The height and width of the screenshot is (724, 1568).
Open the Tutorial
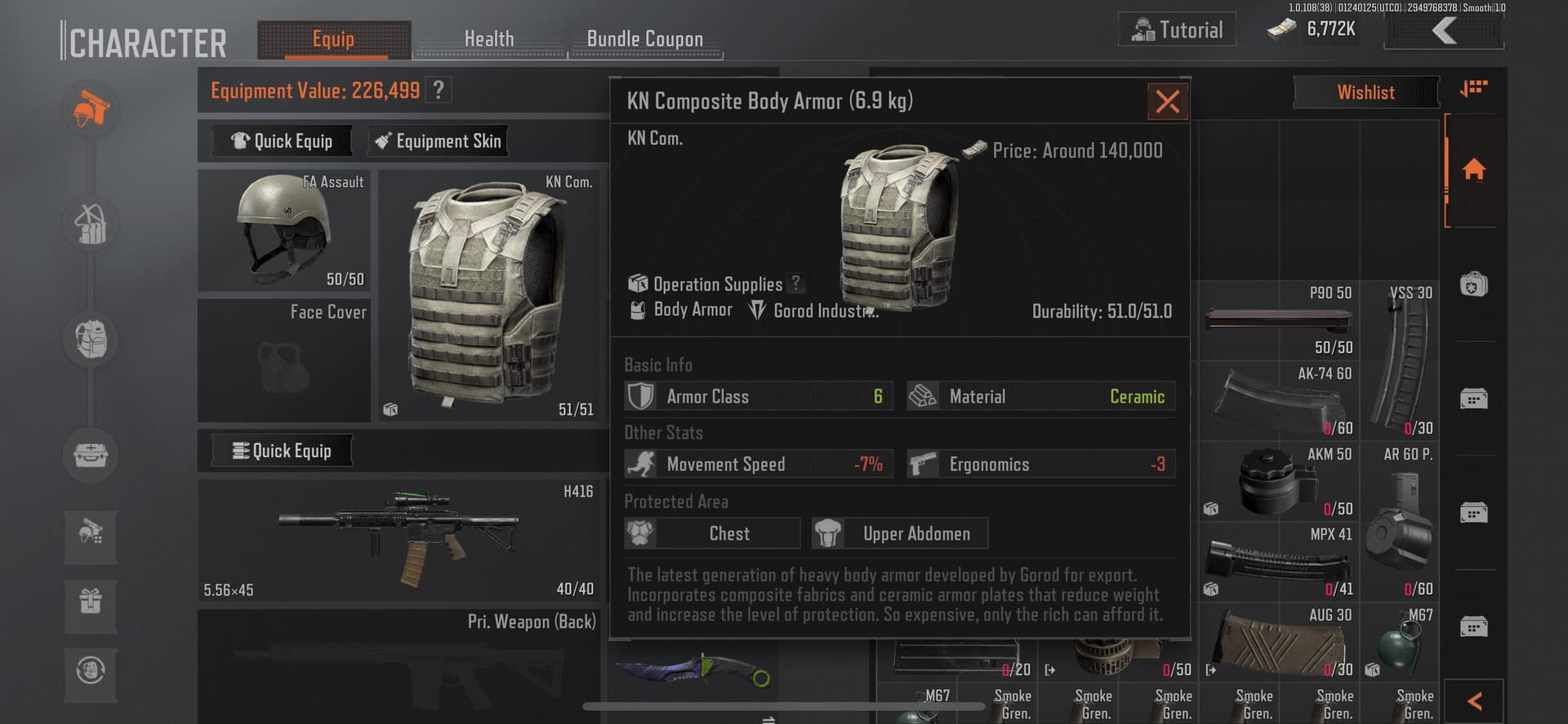(1177, 30)
